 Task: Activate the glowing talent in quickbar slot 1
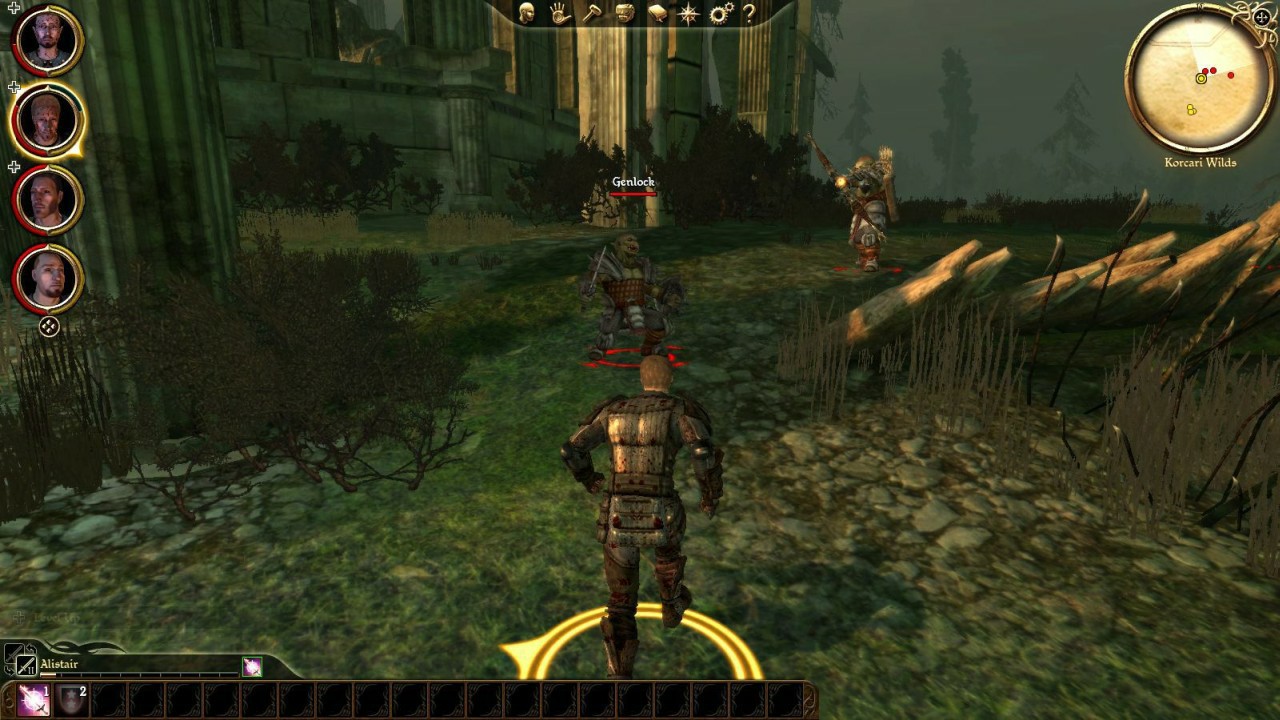[33, 700]
